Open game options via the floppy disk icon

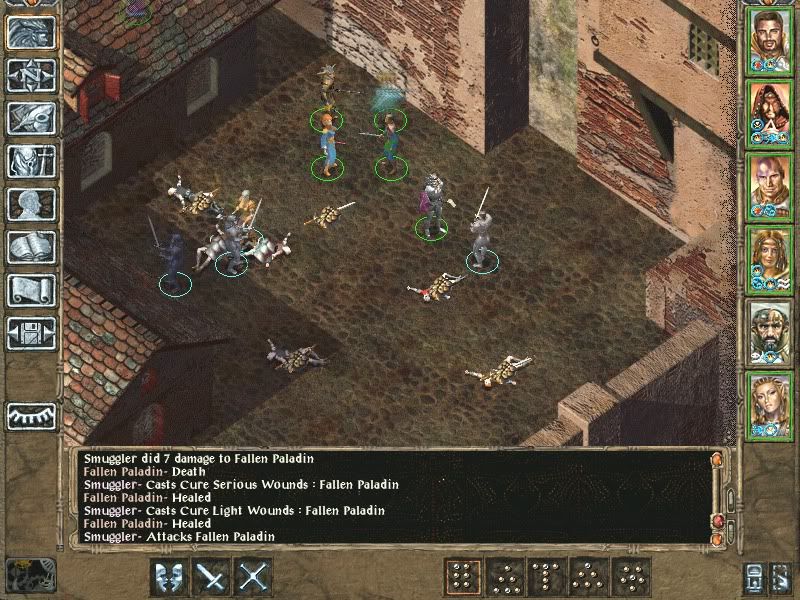point(32,333)
